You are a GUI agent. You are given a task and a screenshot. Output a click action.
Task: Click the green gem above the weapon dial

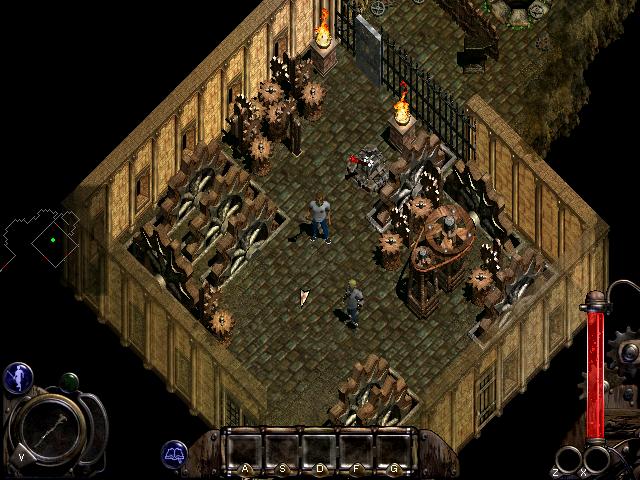click(x=70, y=381)
